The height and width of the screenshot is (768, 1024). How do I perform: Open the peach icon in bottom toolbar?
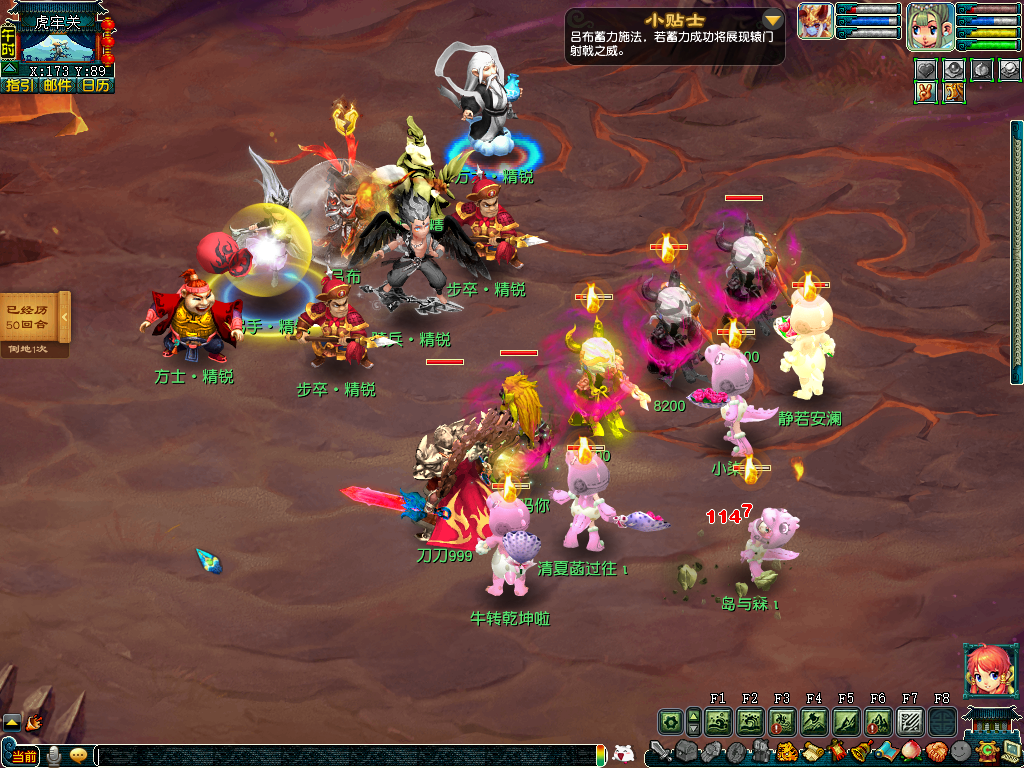[911, 751]
